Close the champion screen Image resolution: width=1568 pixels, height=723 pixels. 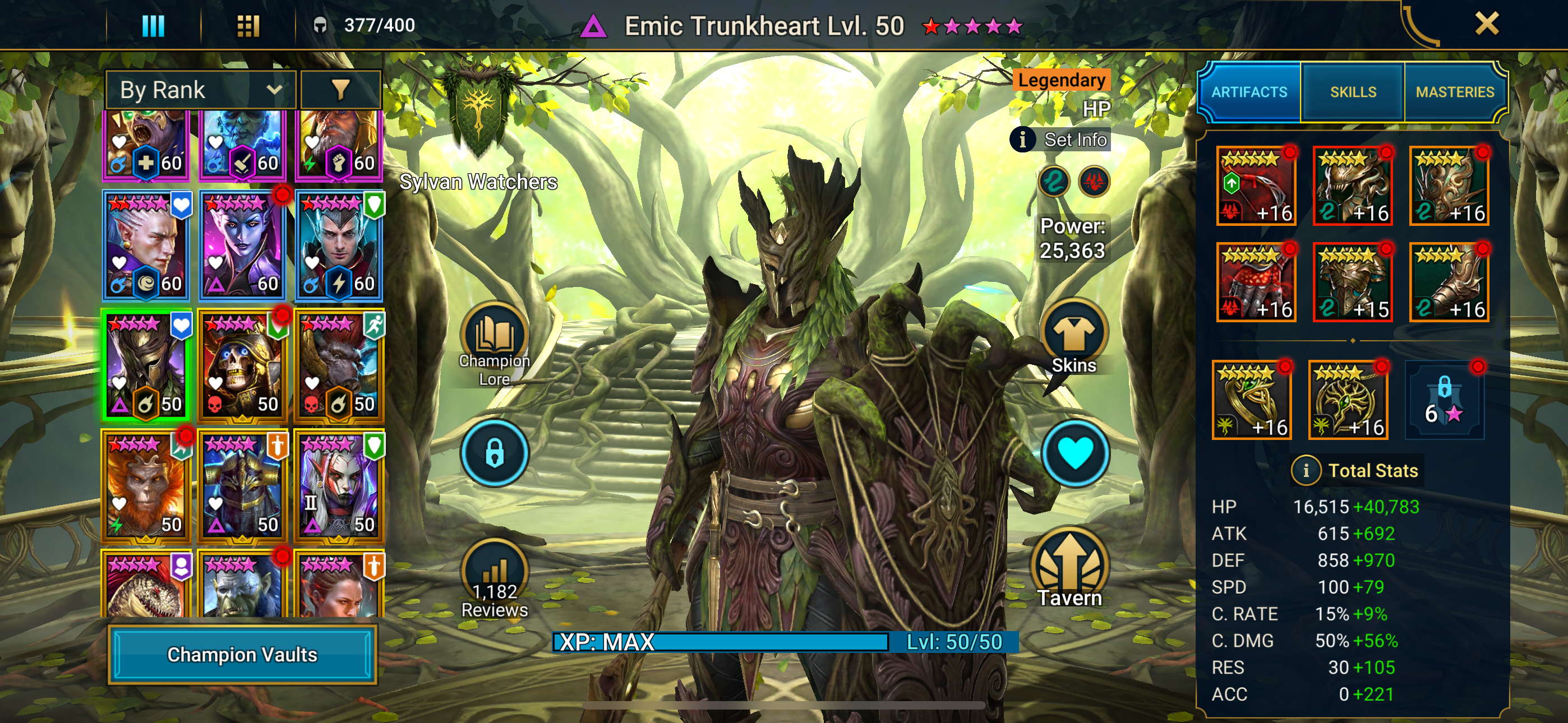click(1487, 24)
